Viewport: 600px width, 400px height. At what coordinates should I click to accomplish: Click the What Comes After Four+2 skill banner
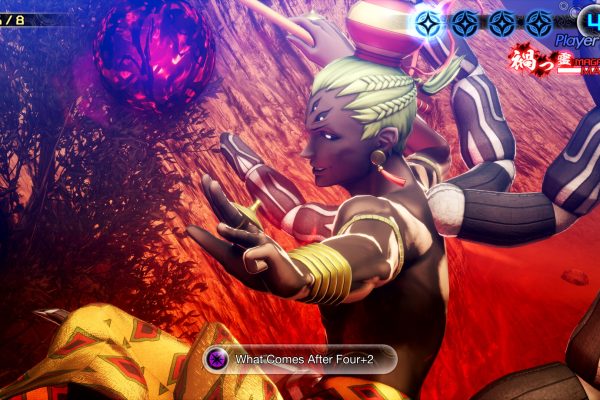pos(299,359)
